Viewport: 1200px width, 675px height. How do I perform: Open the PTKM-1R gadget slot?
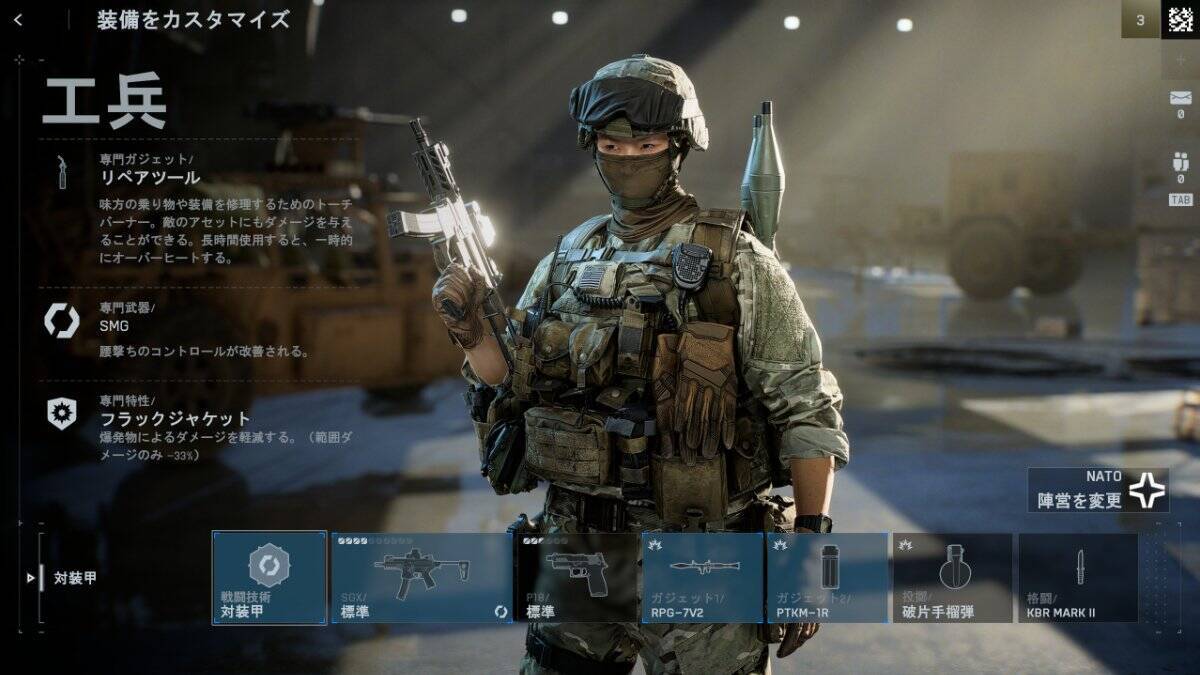[x=827, y=578]
